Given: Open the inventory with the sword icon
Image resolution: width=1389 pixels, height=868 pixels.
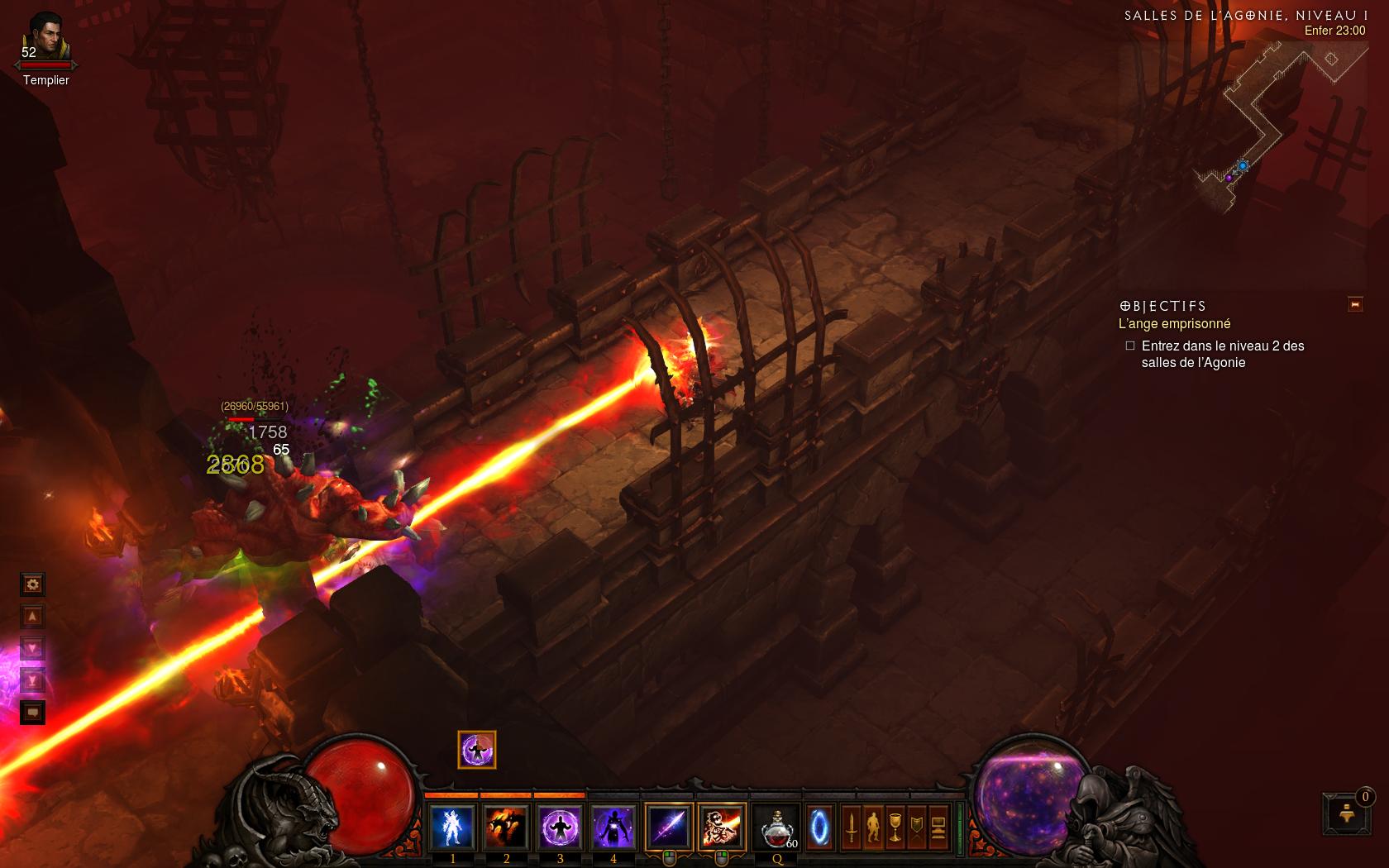Looking at the screenshot, I should tap(852, 827).
